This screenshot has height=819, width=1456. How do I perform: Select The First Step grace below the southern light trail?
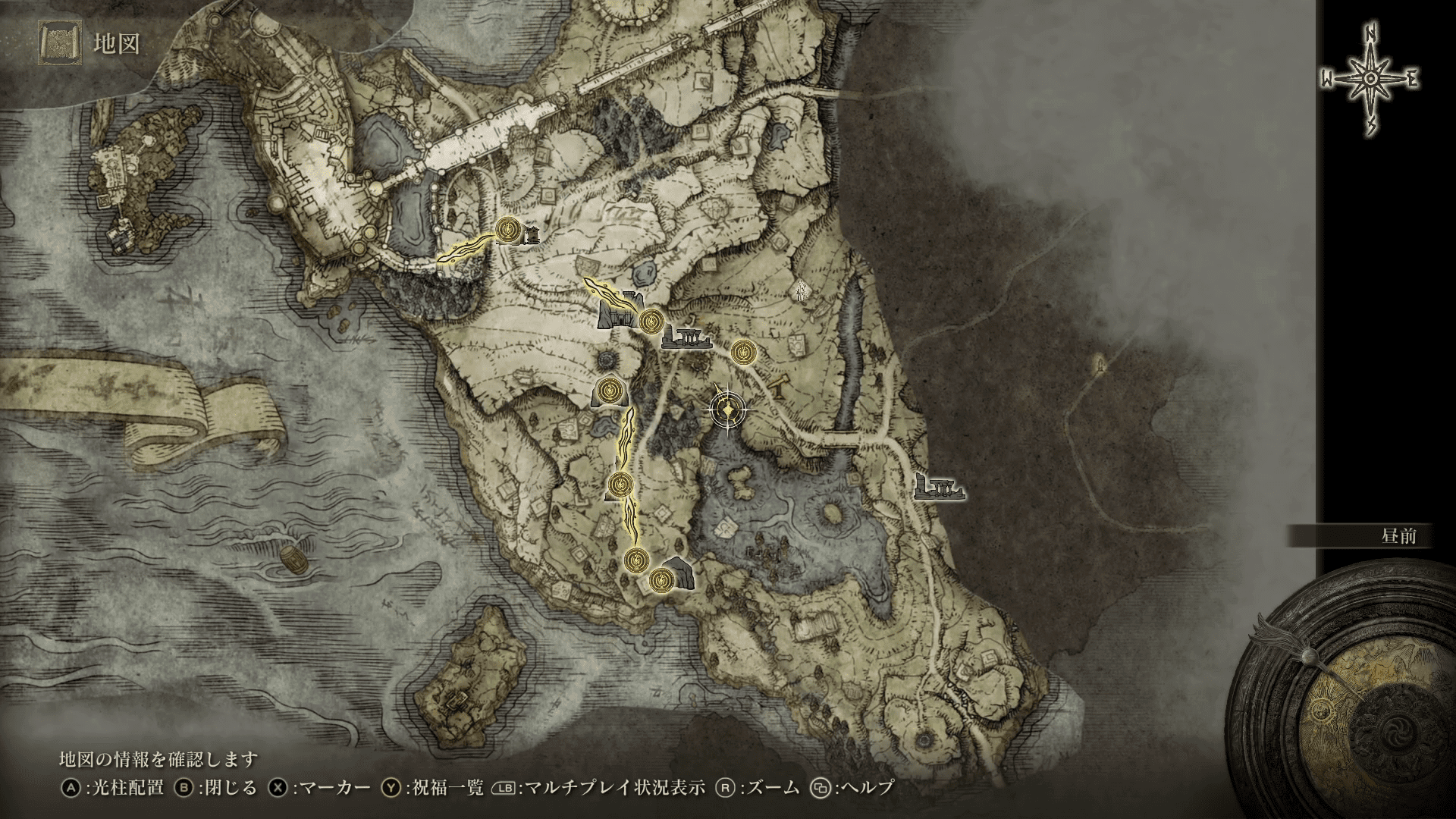pos(635,560)
